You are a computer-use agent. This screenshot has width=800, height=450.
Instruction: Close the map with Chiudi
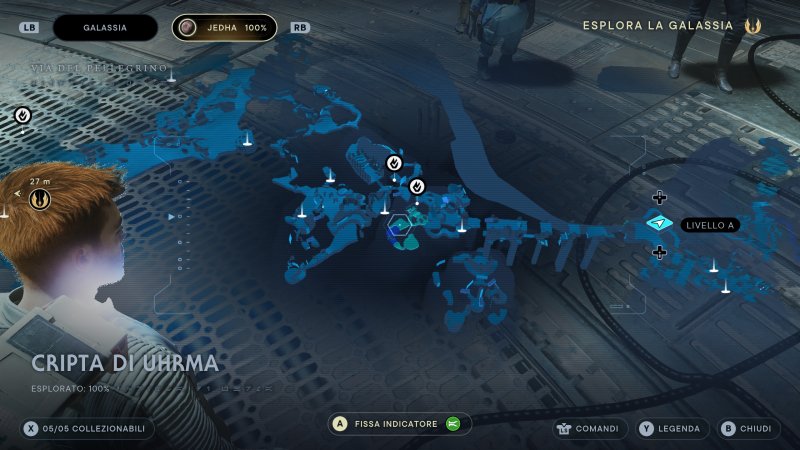[746, 429]
